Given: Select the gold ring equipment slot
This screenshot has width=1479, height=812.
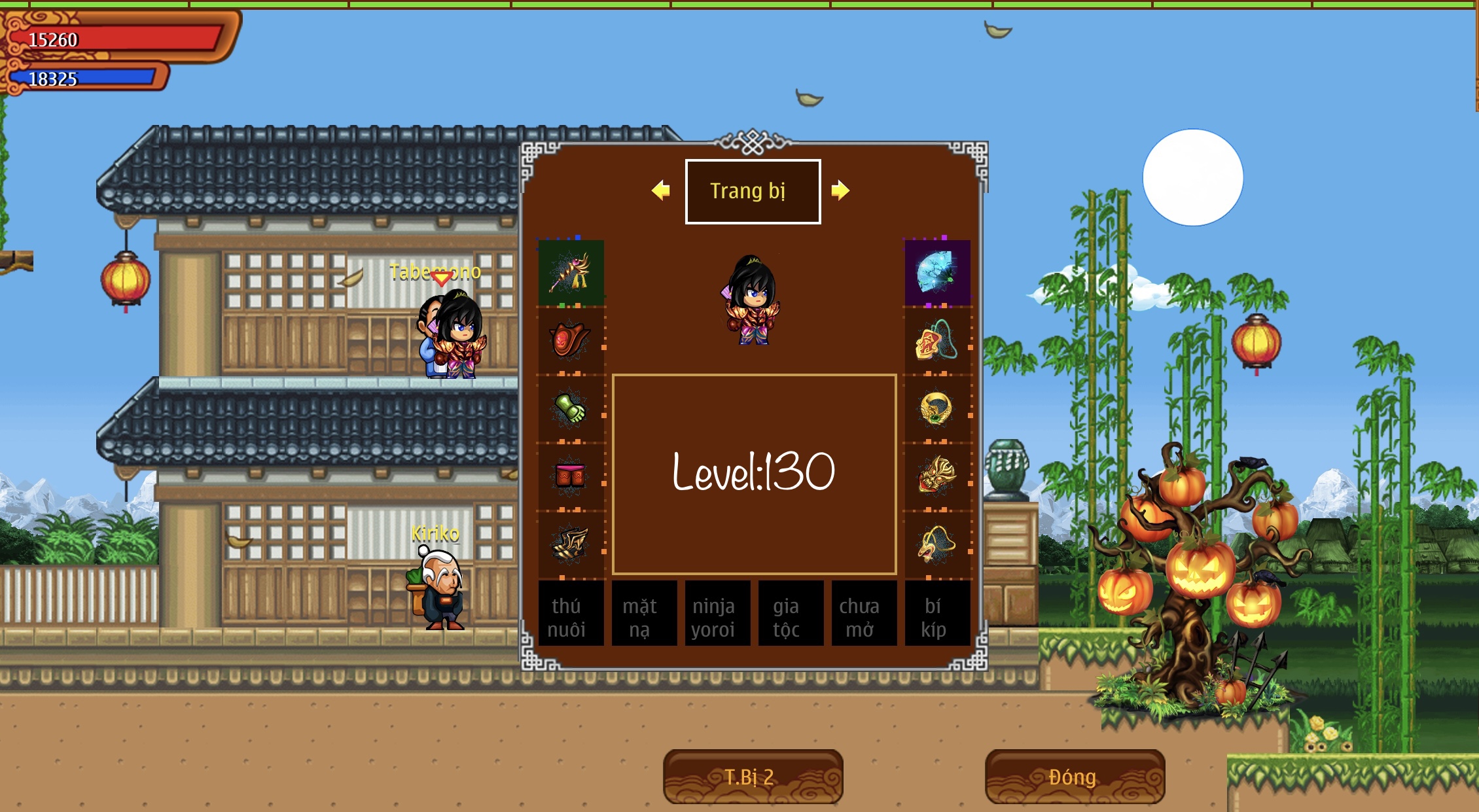Looking at the screenshot, I should point(936,409).
